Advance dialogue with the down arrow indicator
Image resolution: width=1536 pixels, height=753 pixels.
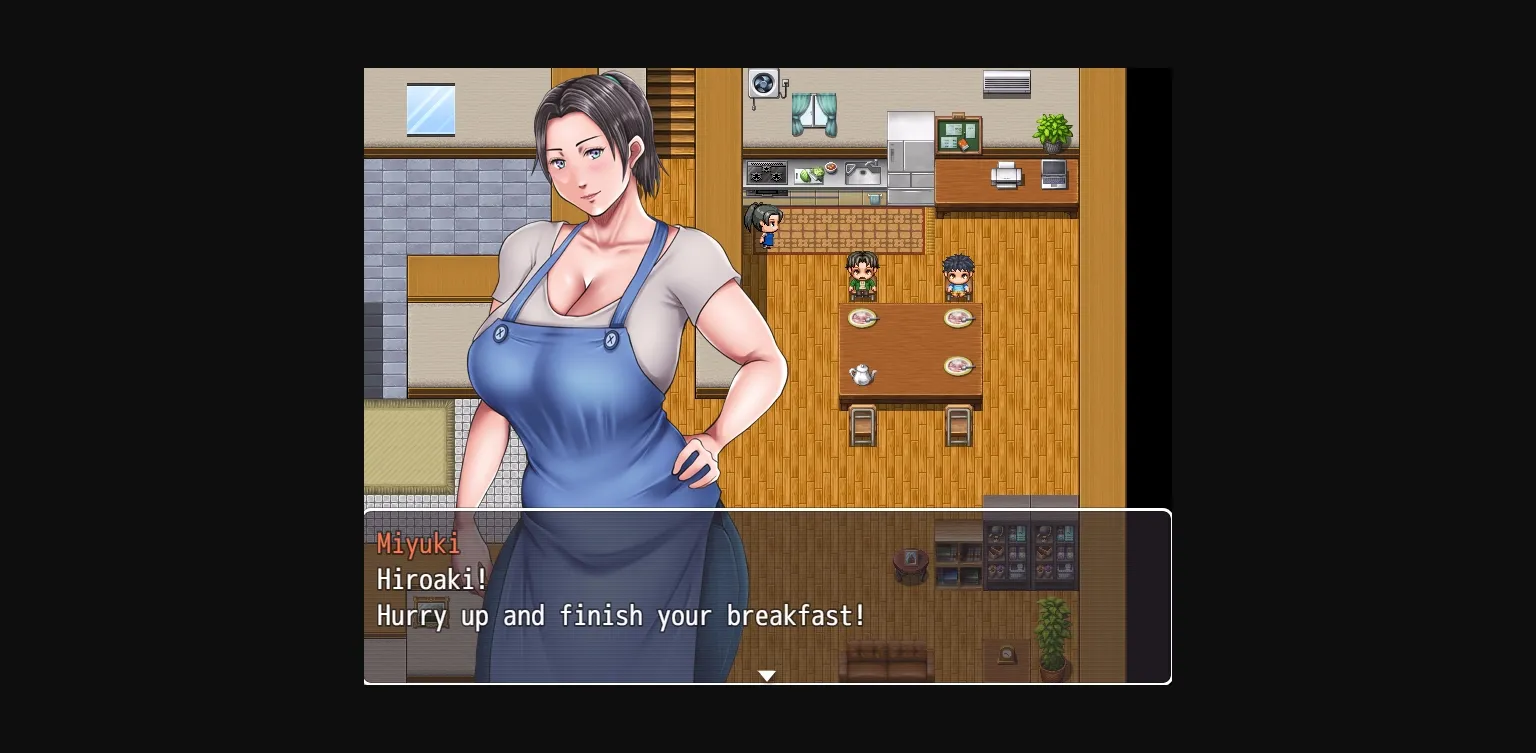767,675
